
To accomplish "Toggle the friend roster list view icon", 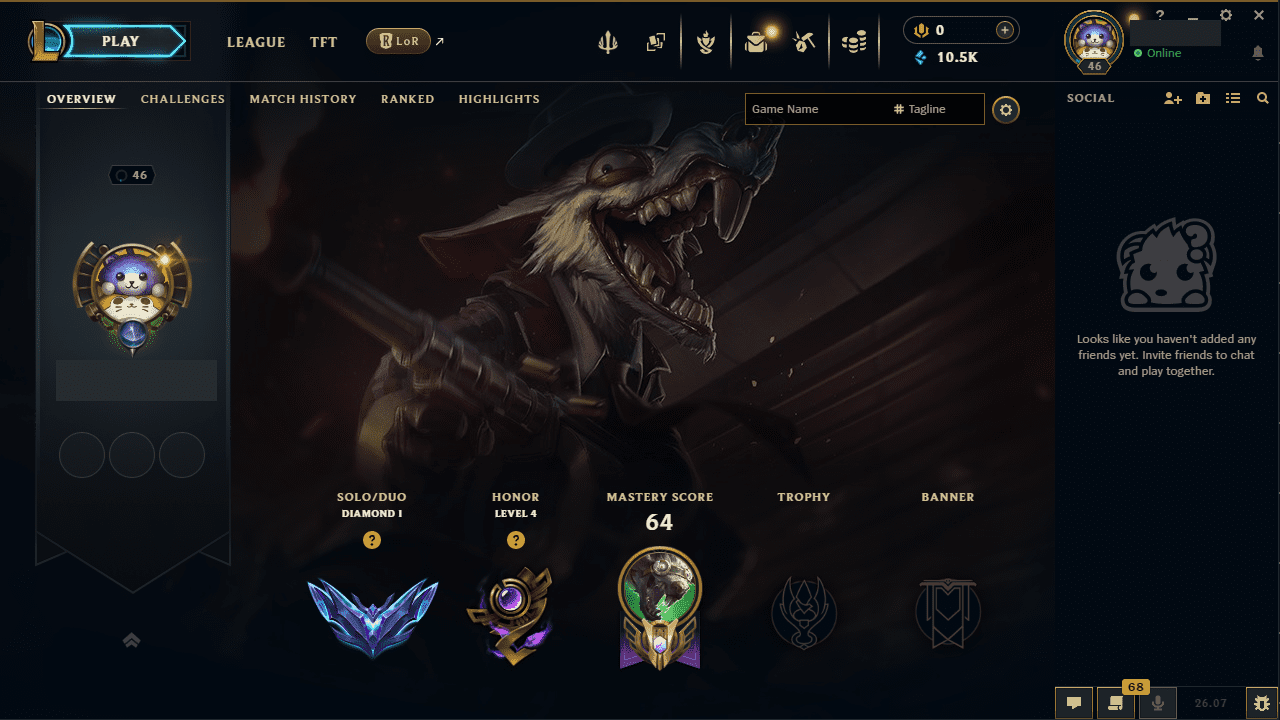I will pos(1233,98).
